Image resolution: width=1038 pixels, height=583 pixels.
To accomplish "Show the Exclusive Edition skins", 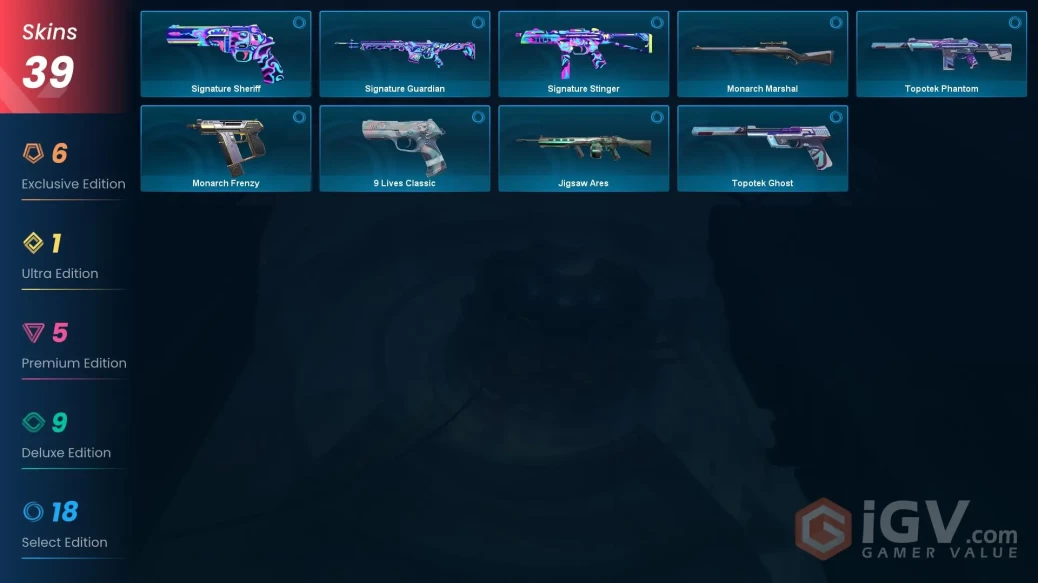I will tap(73, 167).
